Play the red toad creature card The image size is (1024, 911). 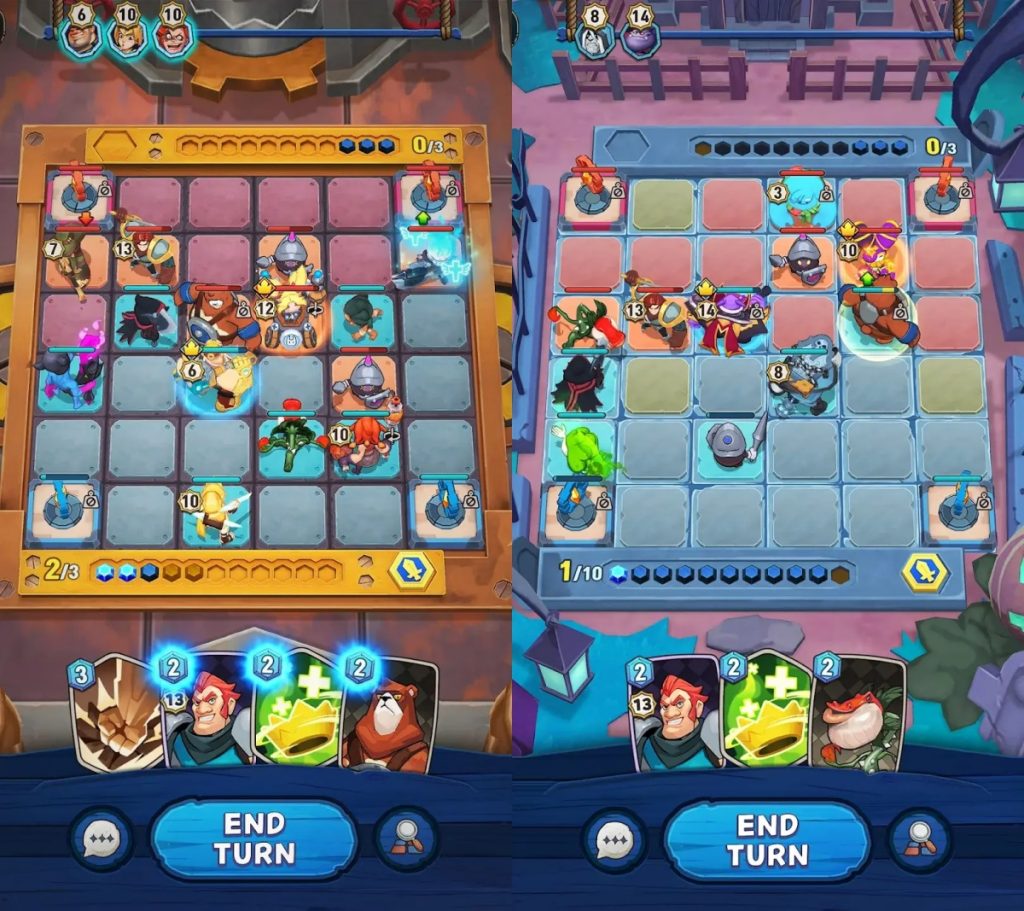tap(858, 715)
